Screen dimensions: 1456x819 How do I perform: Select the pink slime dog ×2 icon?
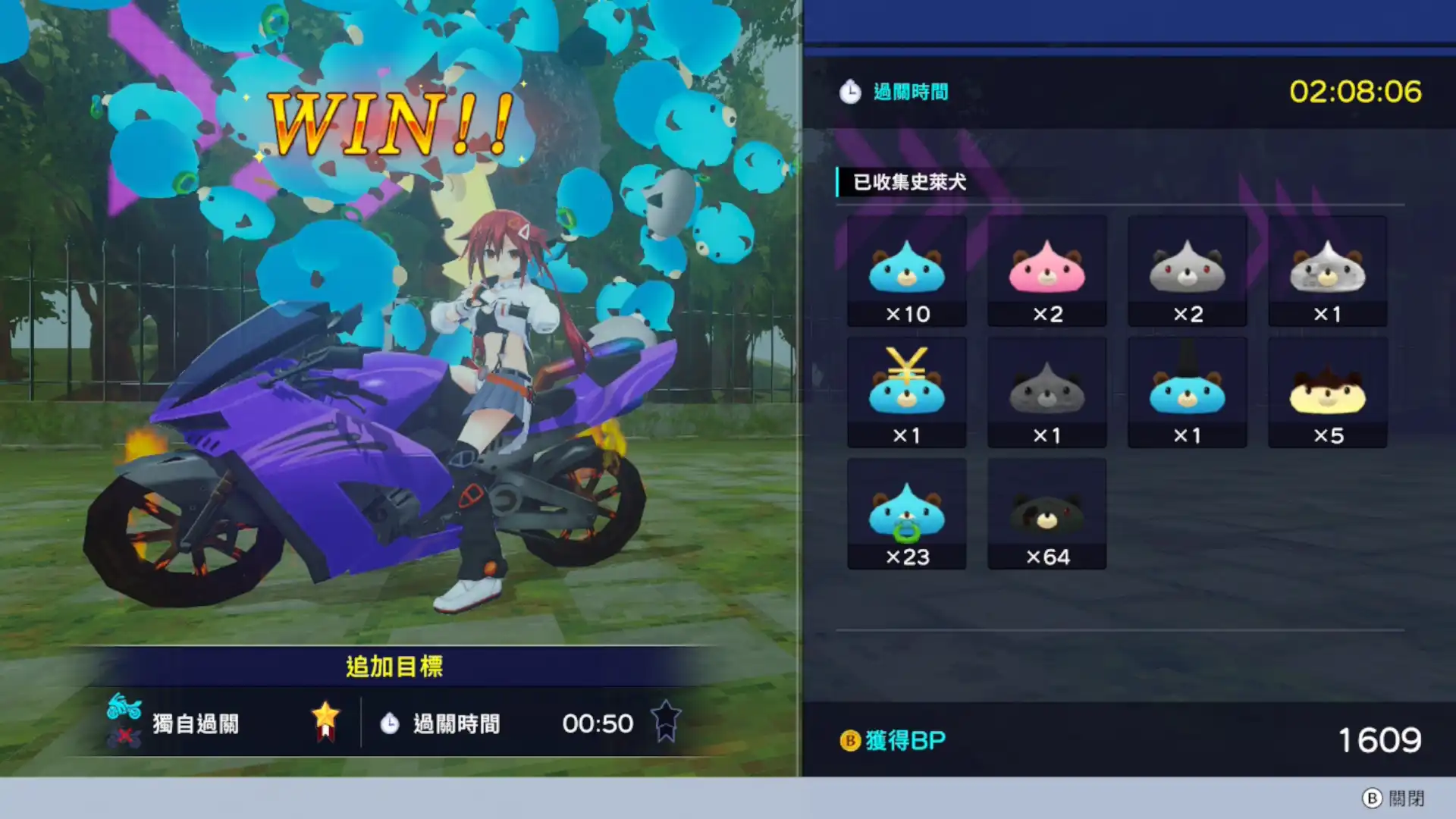[x=1047, y=269]
